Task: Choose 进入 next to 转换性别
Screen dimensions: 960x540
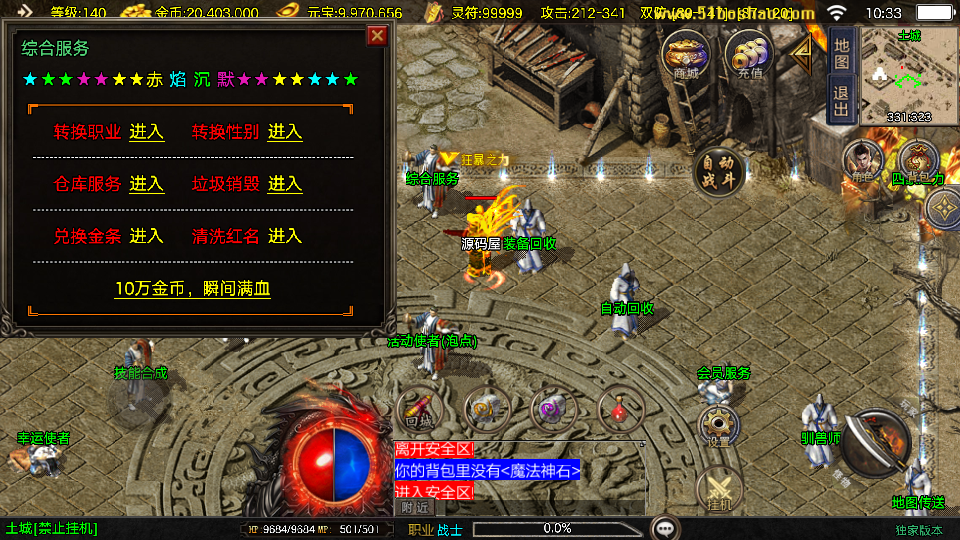Action: [285, 132]
